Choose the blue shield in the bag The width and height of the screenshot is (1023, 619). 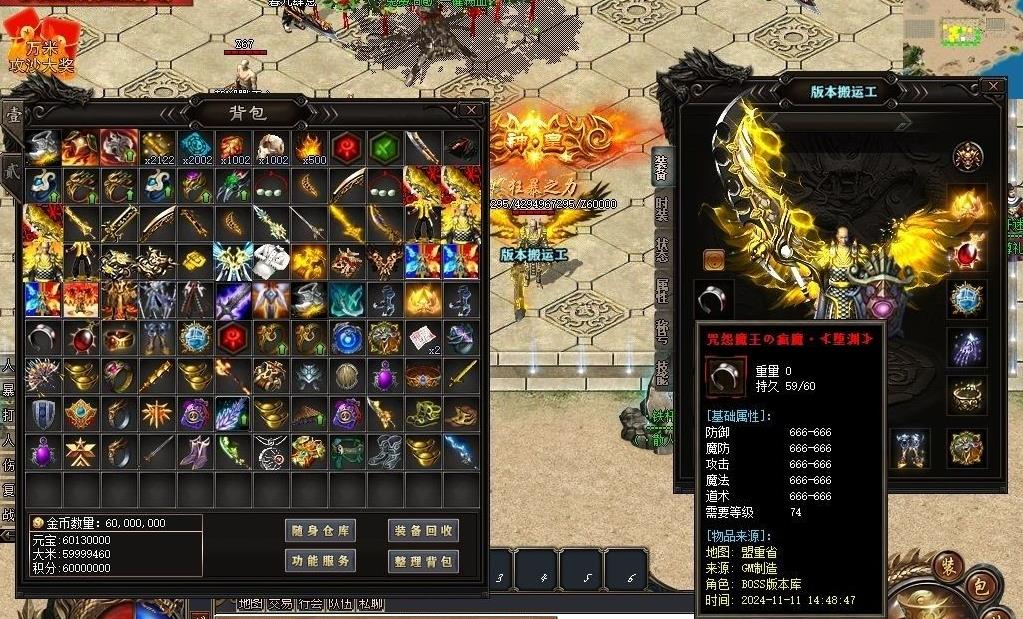pos(43,413)
